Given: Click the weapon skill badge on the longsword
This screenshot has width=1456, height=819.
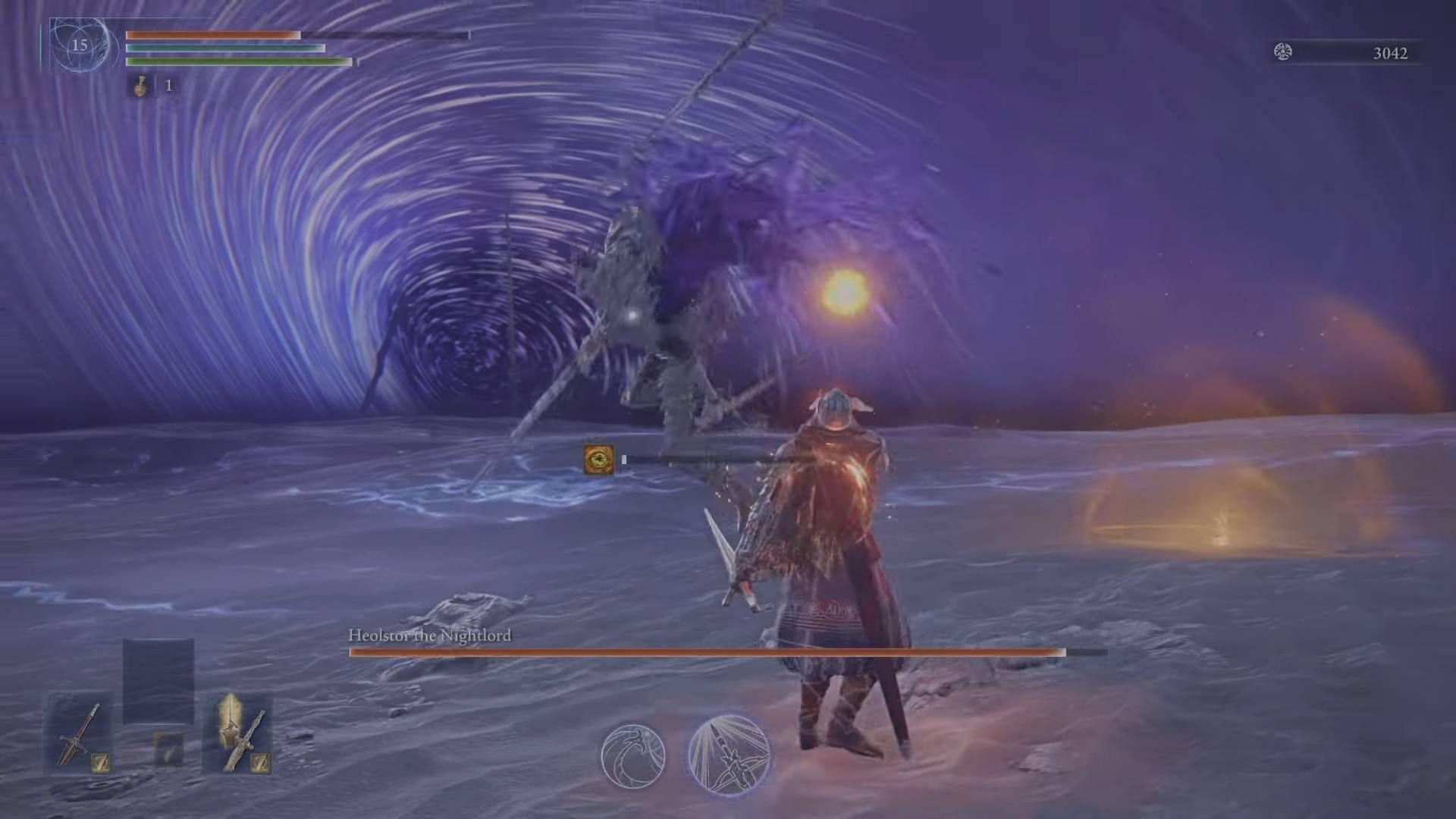Looking at the screenshot, I should (101, 762).
